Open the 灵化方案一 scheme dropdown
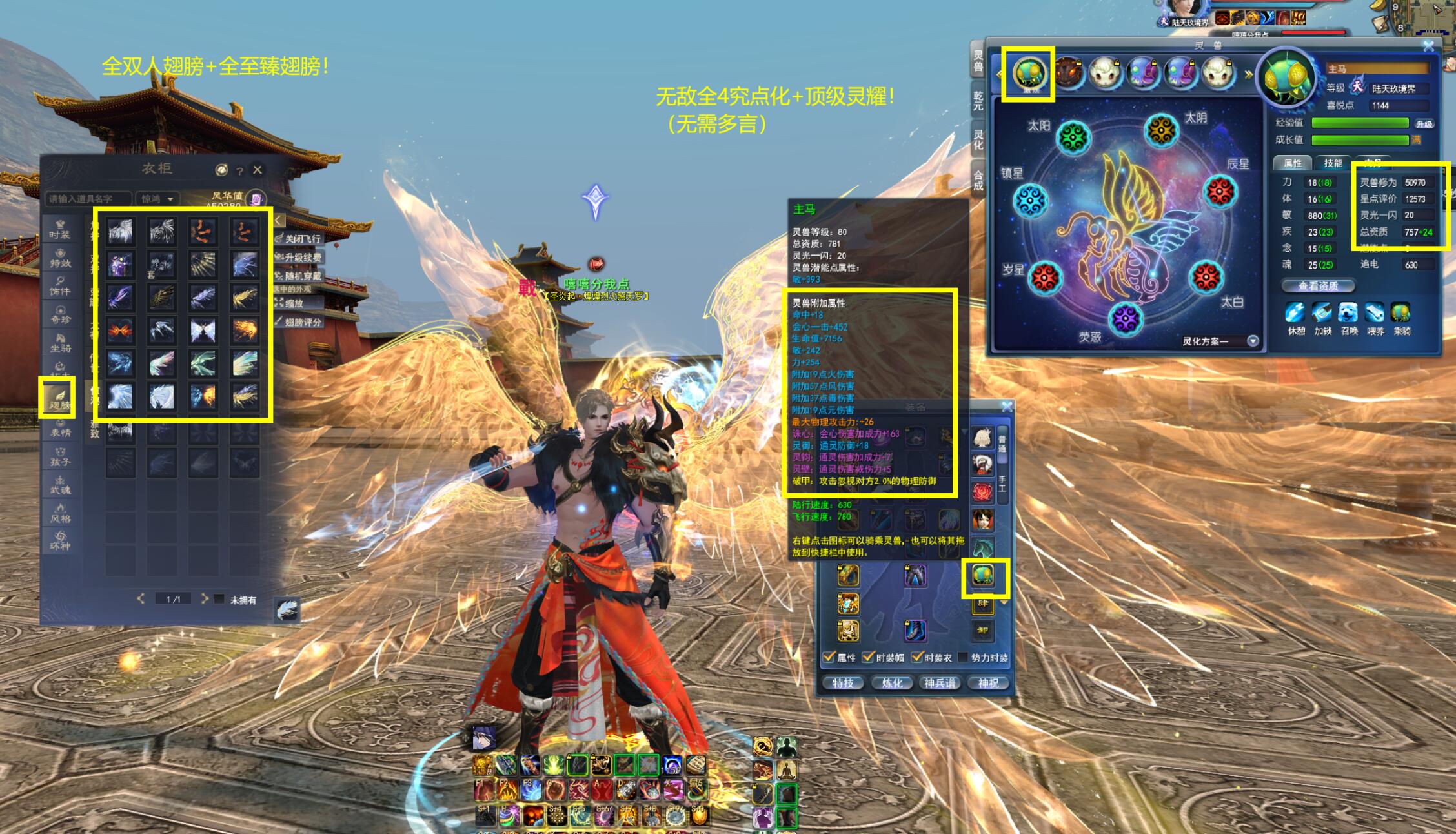 (1253, 341)
